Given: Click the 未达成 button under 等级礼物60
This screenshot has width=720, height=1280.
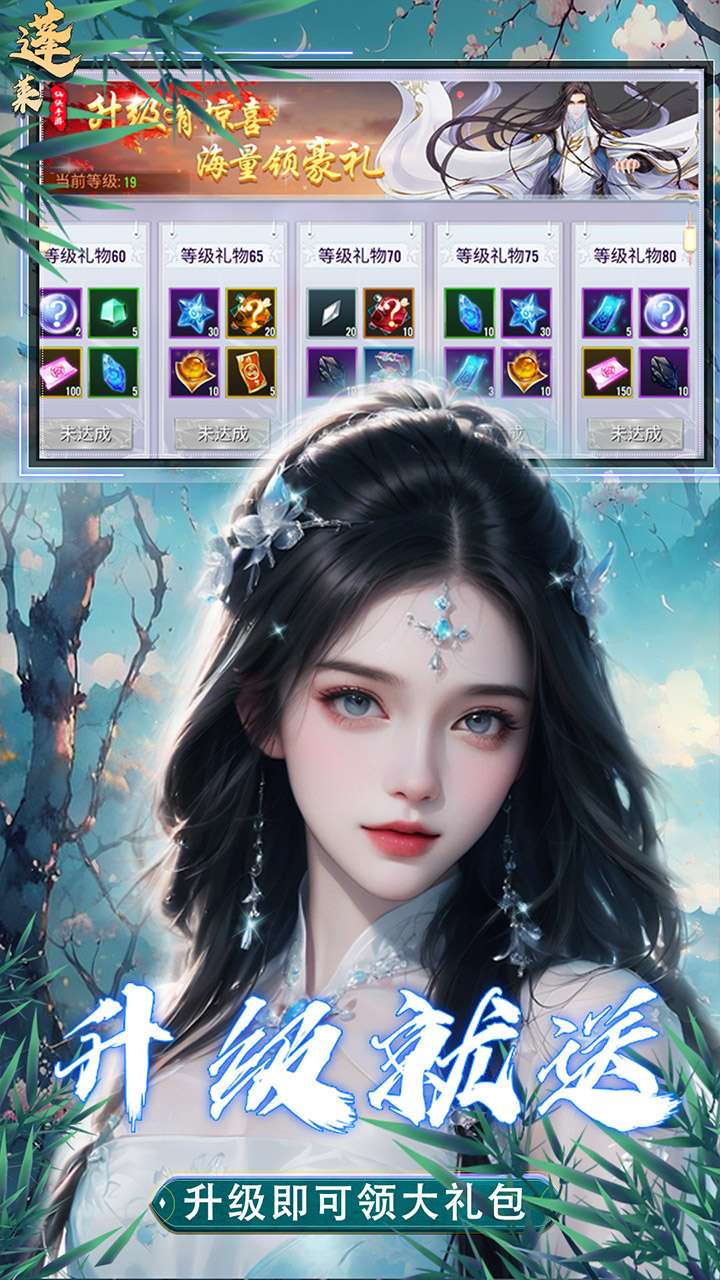Looking at the screenshot, I should pos(86,434).
